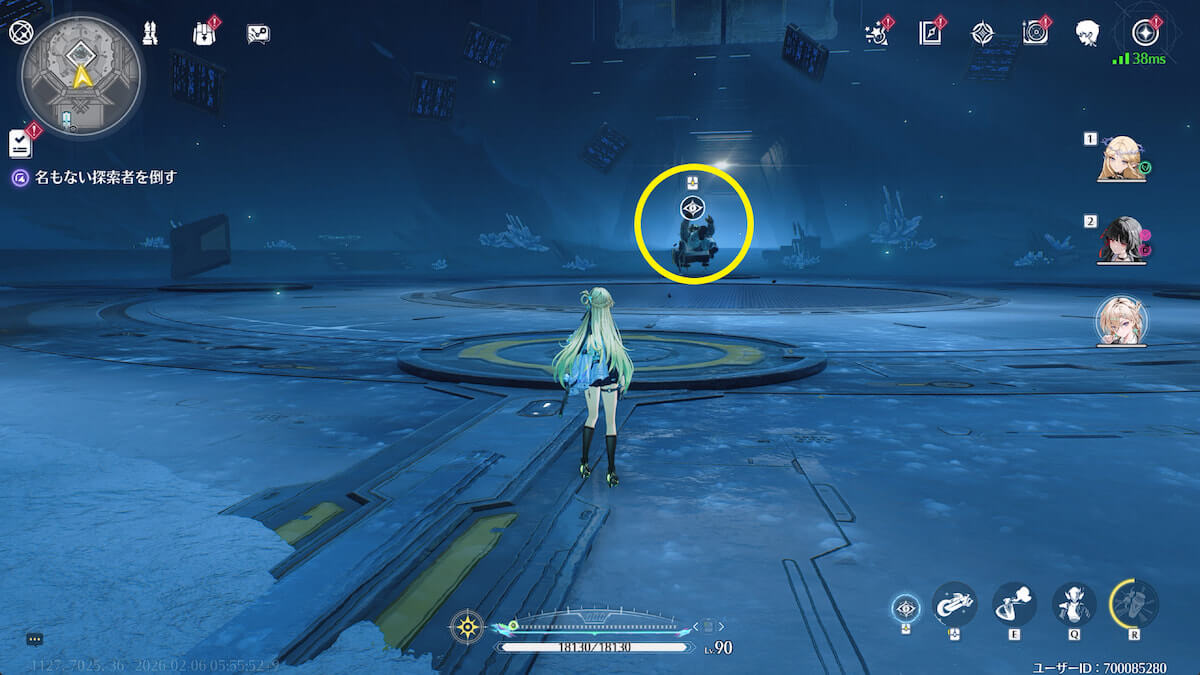Open the backpack inventory icon
Screen dimensions: 1200x675
point(204,33)
